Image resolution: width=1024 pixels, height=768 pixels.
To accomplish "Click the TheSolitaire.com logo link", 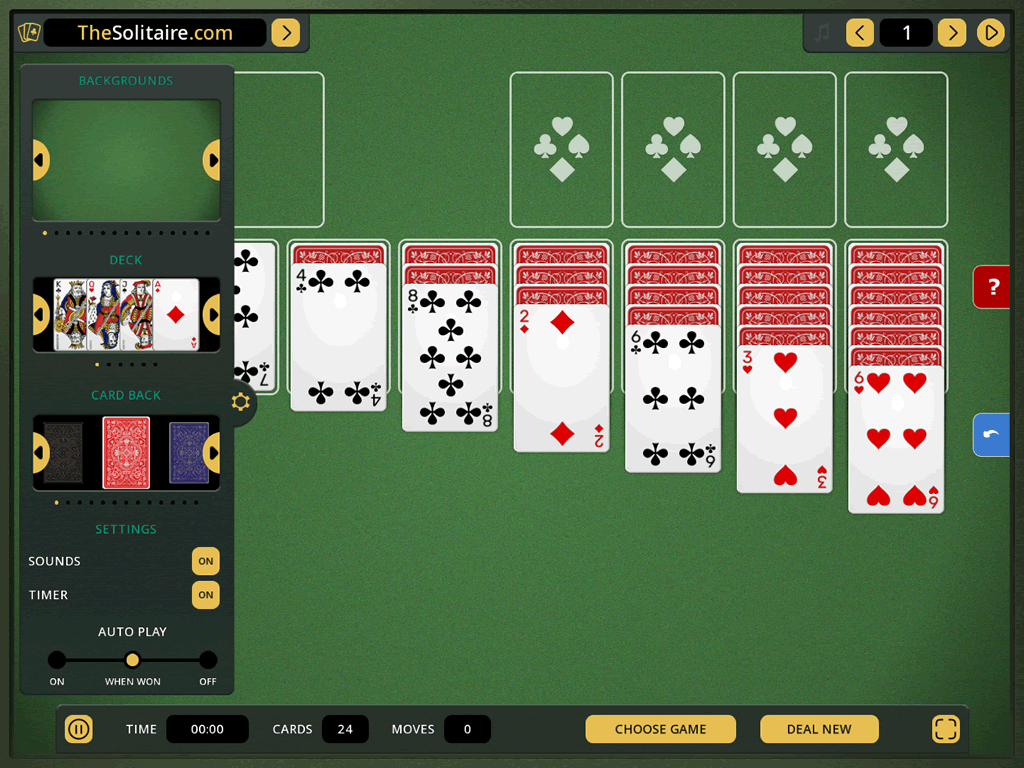I will 155,33.
